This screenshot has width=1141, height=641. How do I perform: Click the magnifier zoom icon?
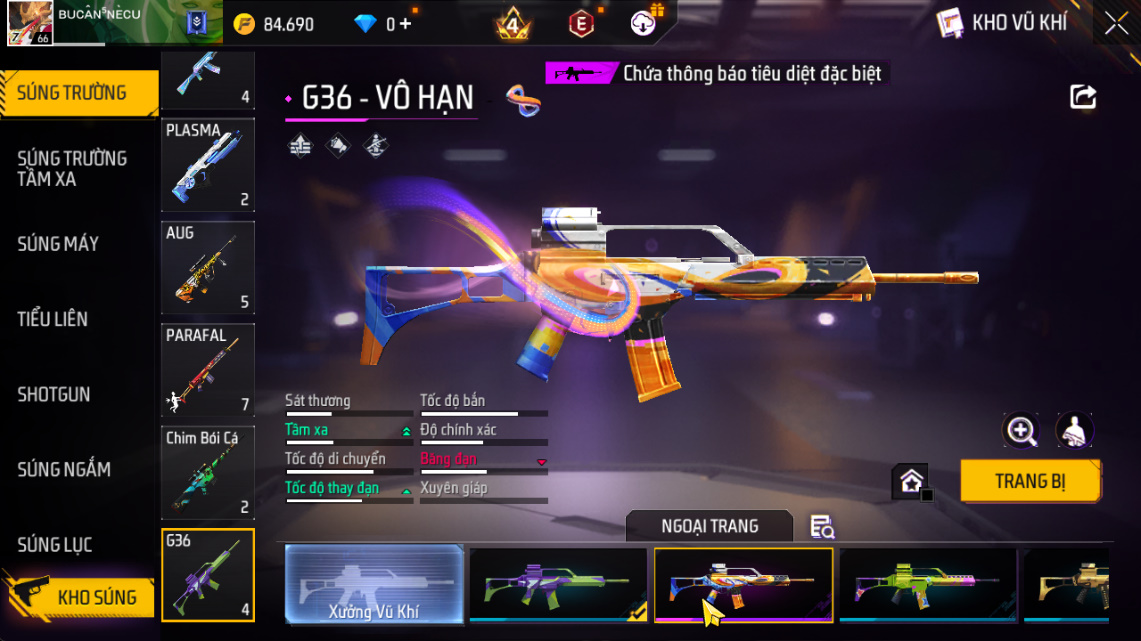tap(1021, 431)
